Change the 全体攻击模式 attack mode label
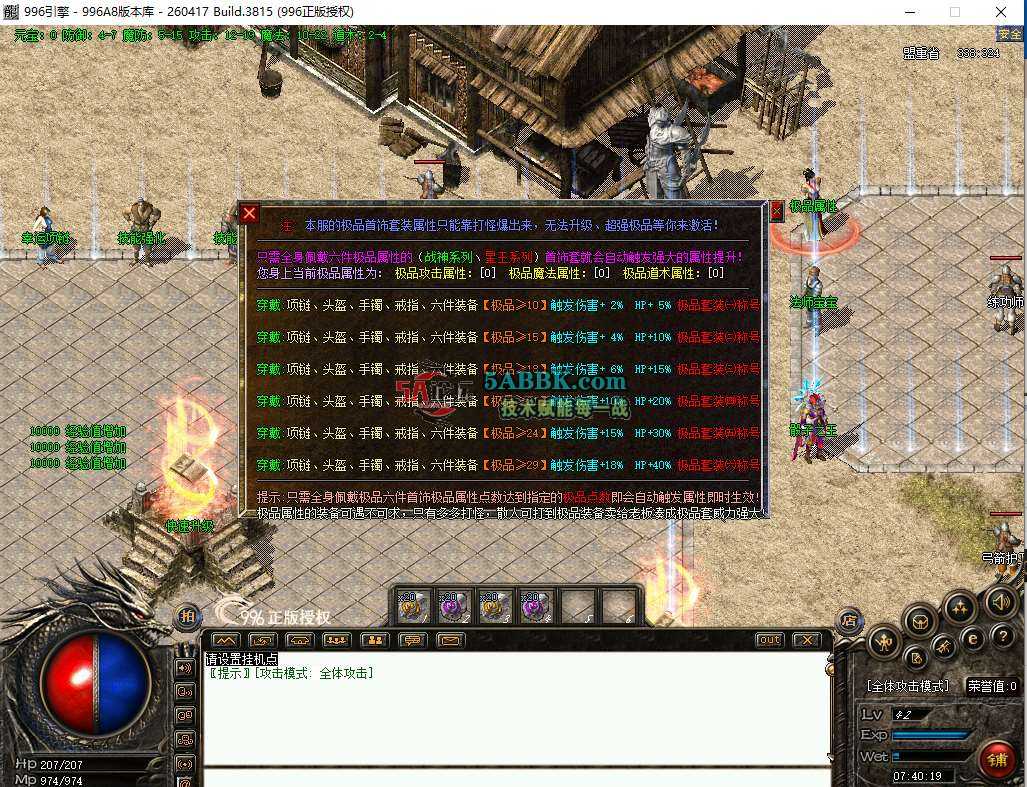The height and width of the screenshot is (787, 1027). [x=907, y=686]
